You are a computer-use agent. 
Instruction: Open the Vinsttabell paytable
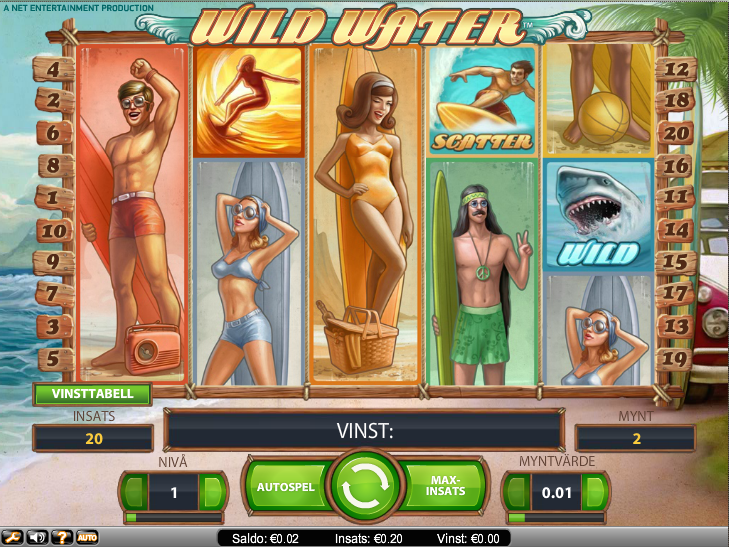(x=92, y=394)
